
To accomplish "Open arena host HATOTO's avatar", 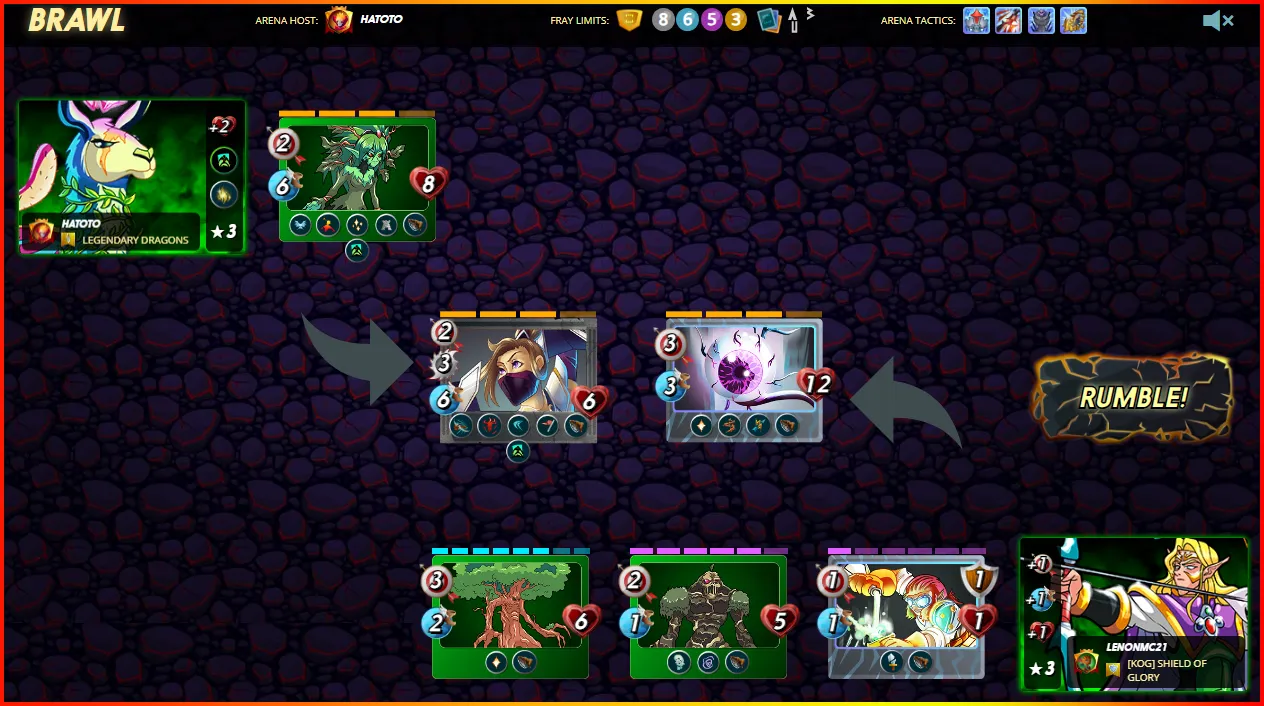I will click(x=339, y=20).
